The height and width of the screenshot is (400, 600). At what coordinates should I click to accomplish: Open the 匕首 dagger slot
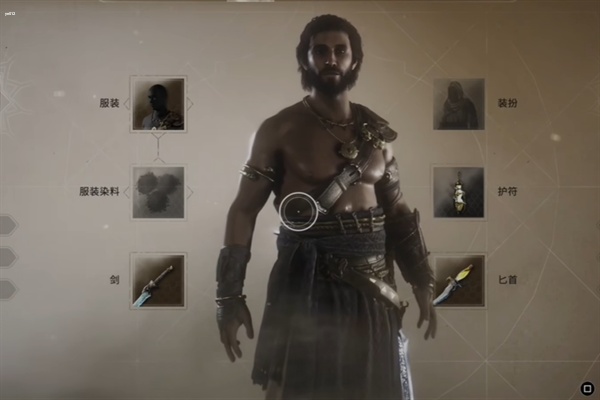click(x=458, y=280)
